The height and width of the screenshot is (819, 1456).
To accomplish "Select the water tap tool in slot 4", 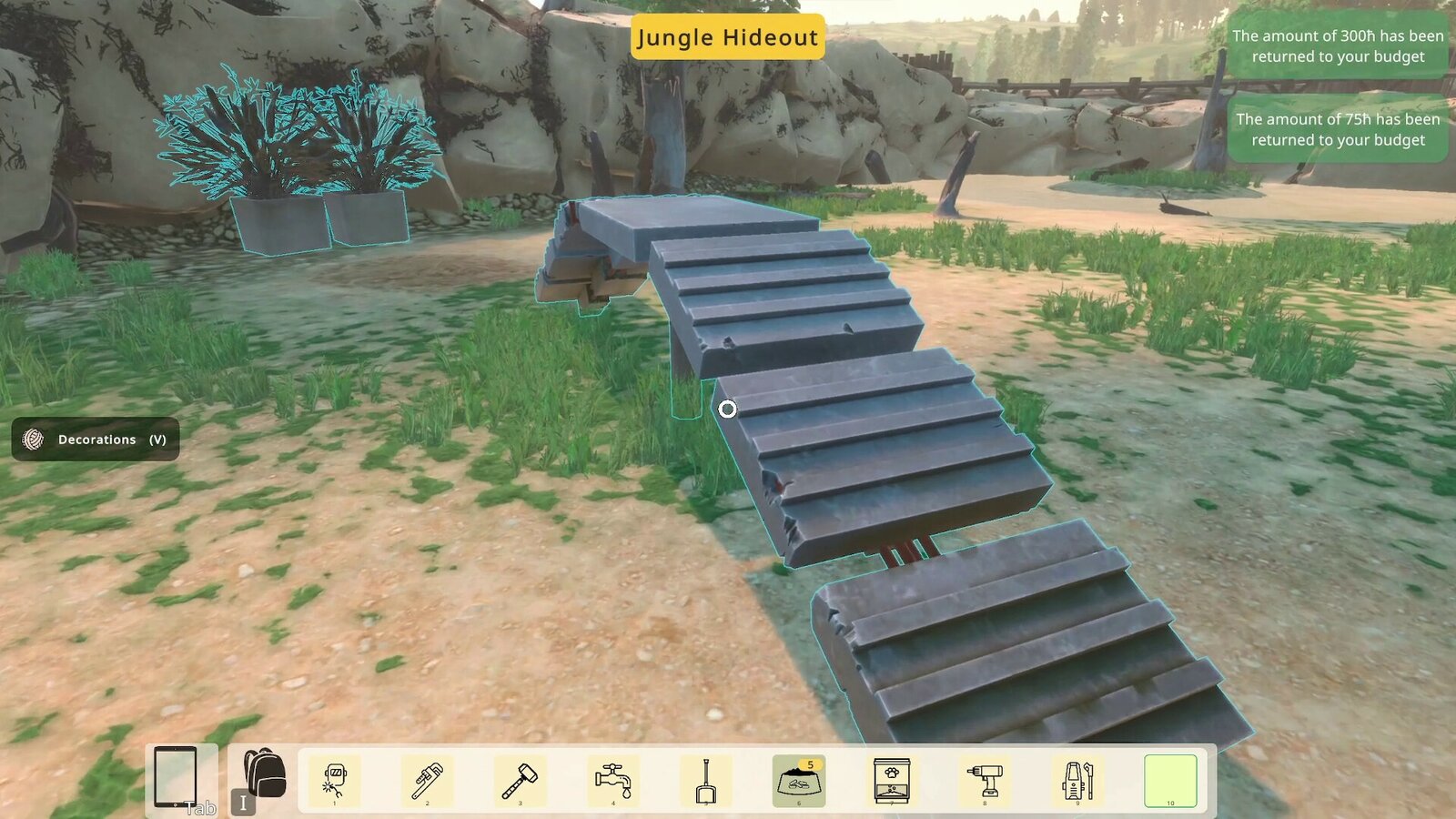I will tap(614, 779).
